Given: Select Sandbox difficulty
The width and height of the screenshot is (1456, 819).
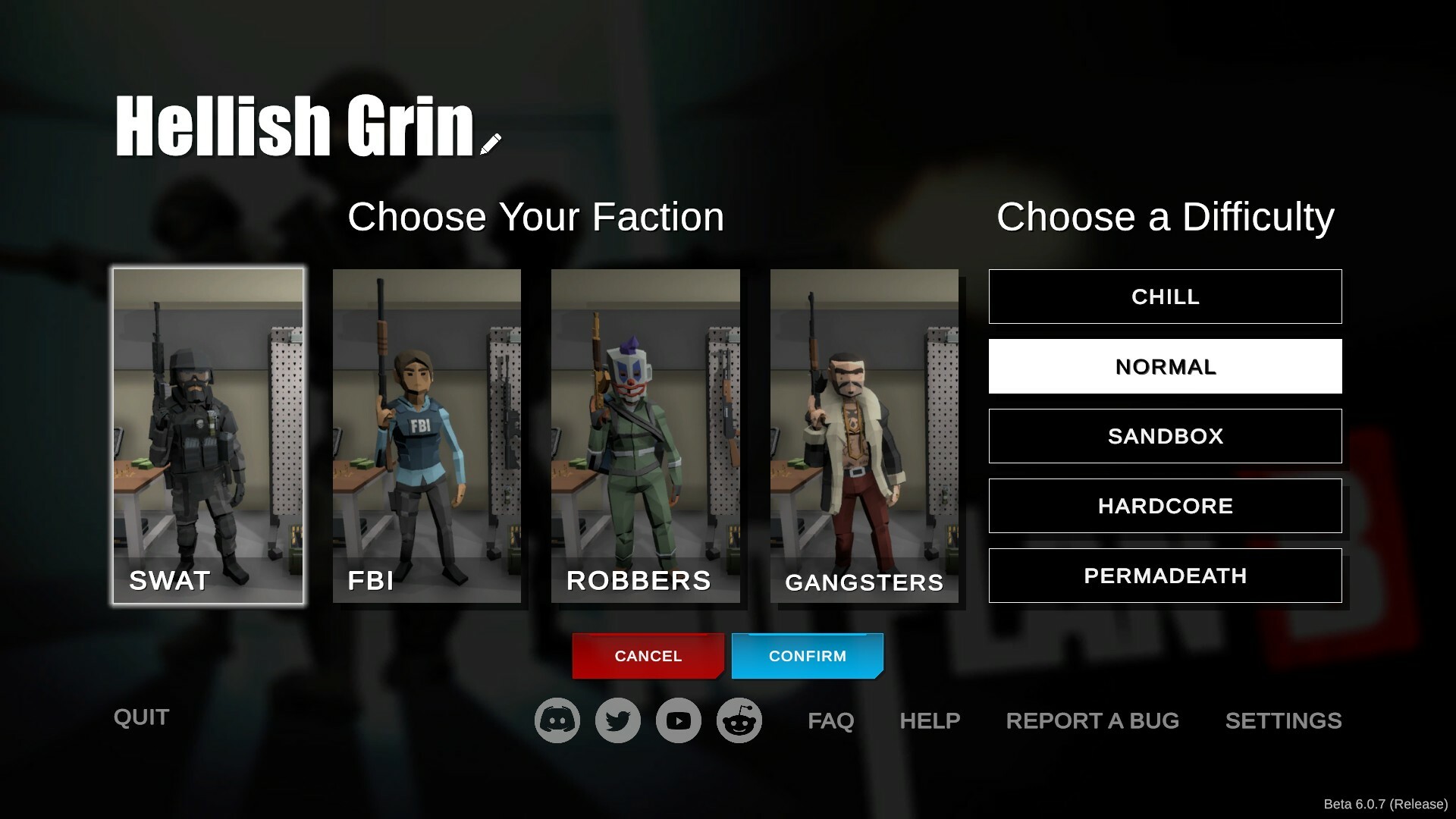Looking at the screenshot, I should point(1165,436).
